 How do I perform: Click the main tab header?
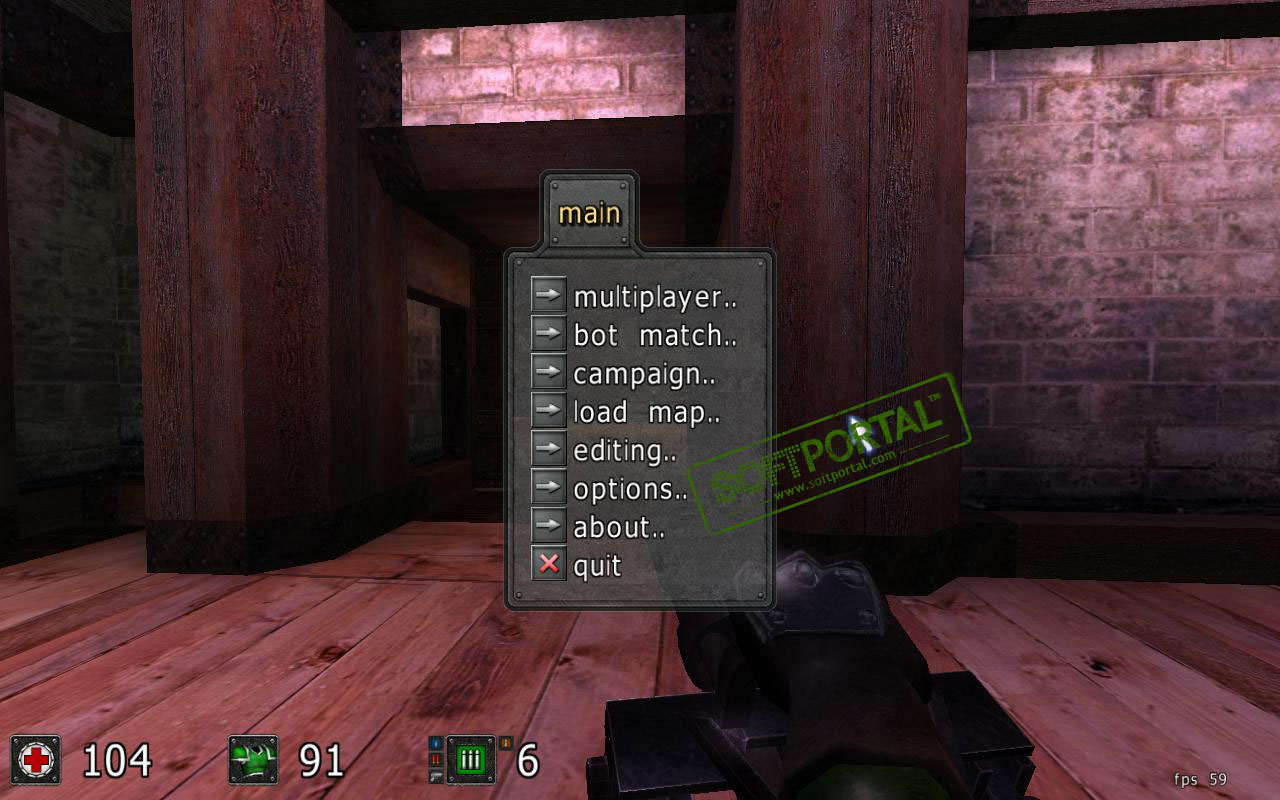589,213
